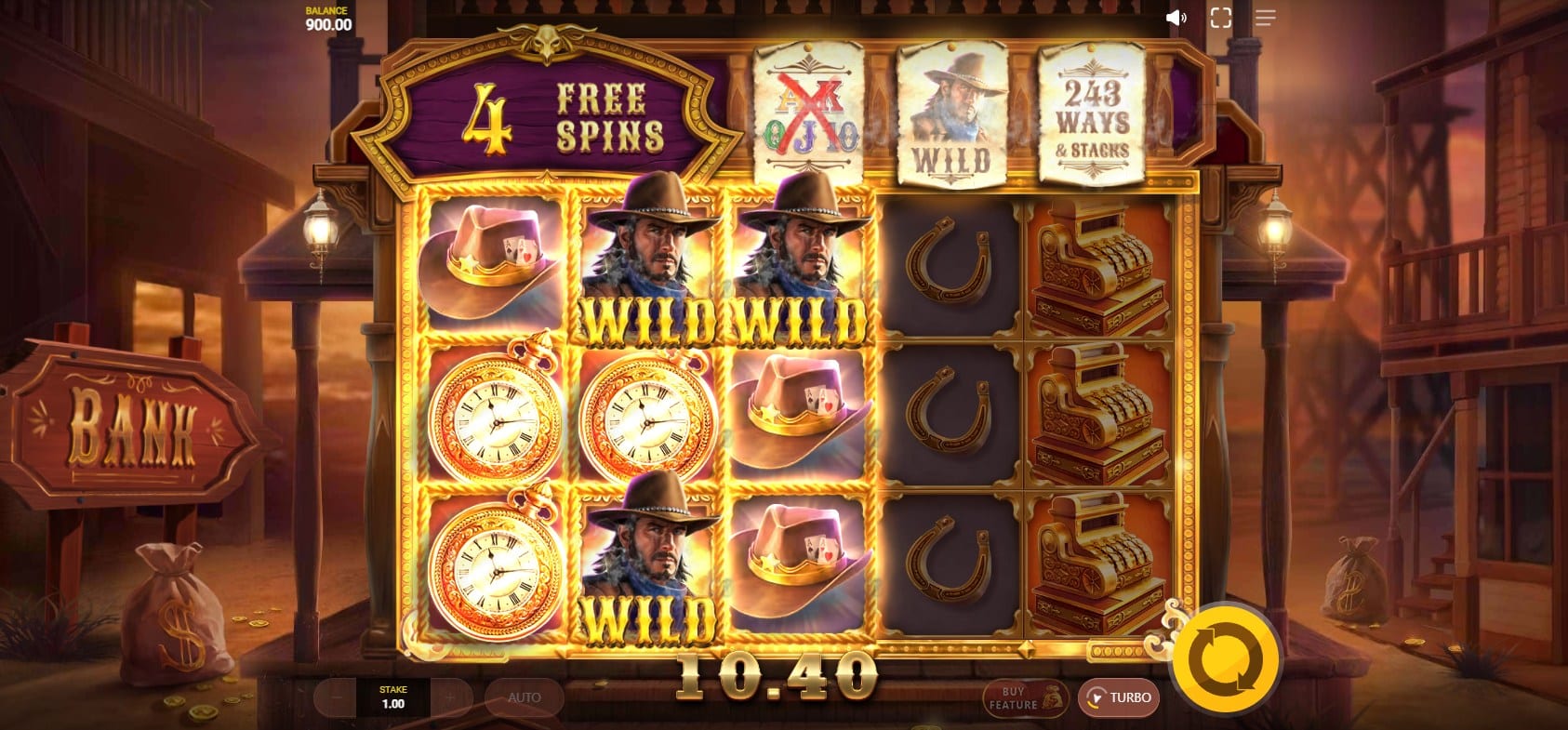Mute the game sound
The height and width of the screenshot is (730, 1568).
pyautogui.click(x=1176, y=18)
